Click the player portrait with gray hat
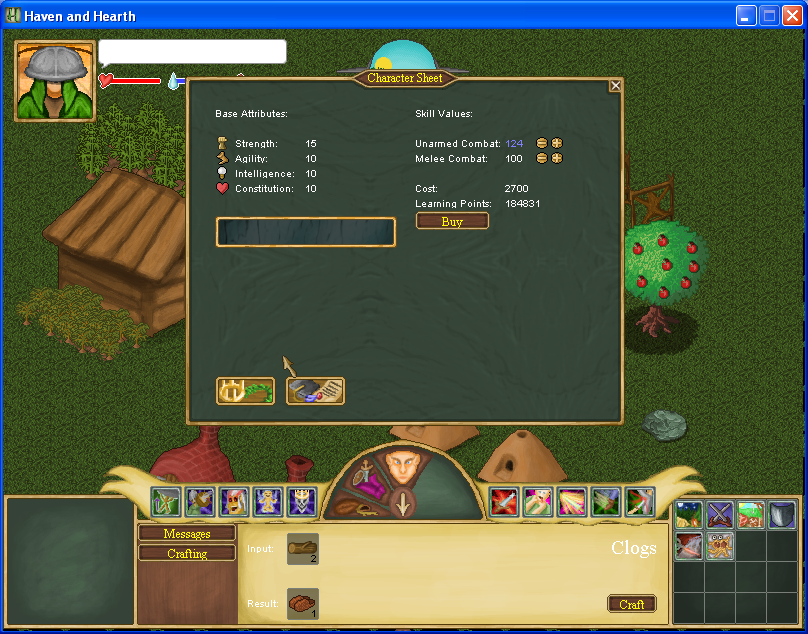Screen dimensions: 808x634 pyautogui.click(x=55, y=81)
